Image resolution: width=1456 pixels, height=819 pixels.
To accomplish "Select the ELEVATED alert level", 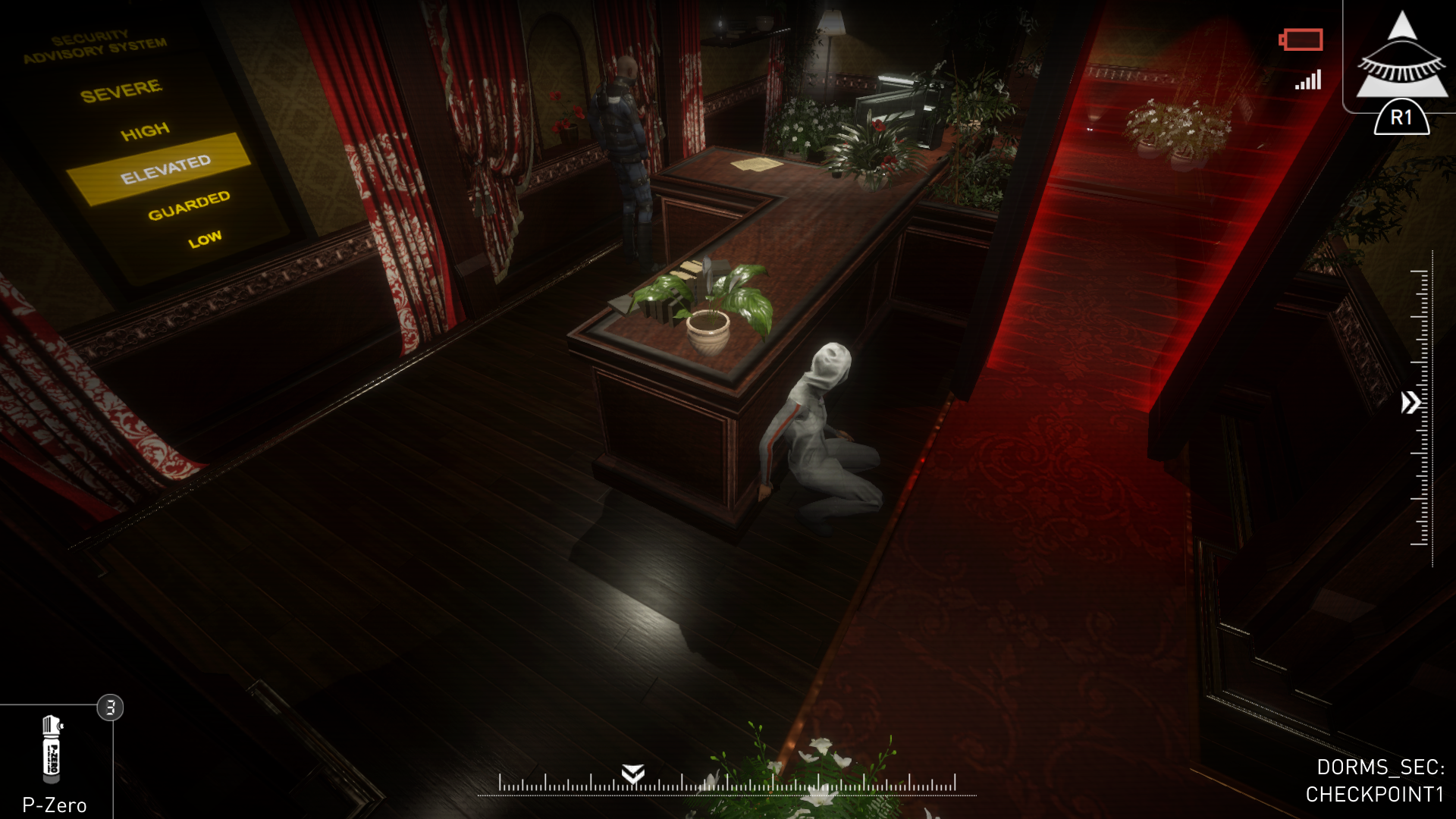I will click(166, 168).
